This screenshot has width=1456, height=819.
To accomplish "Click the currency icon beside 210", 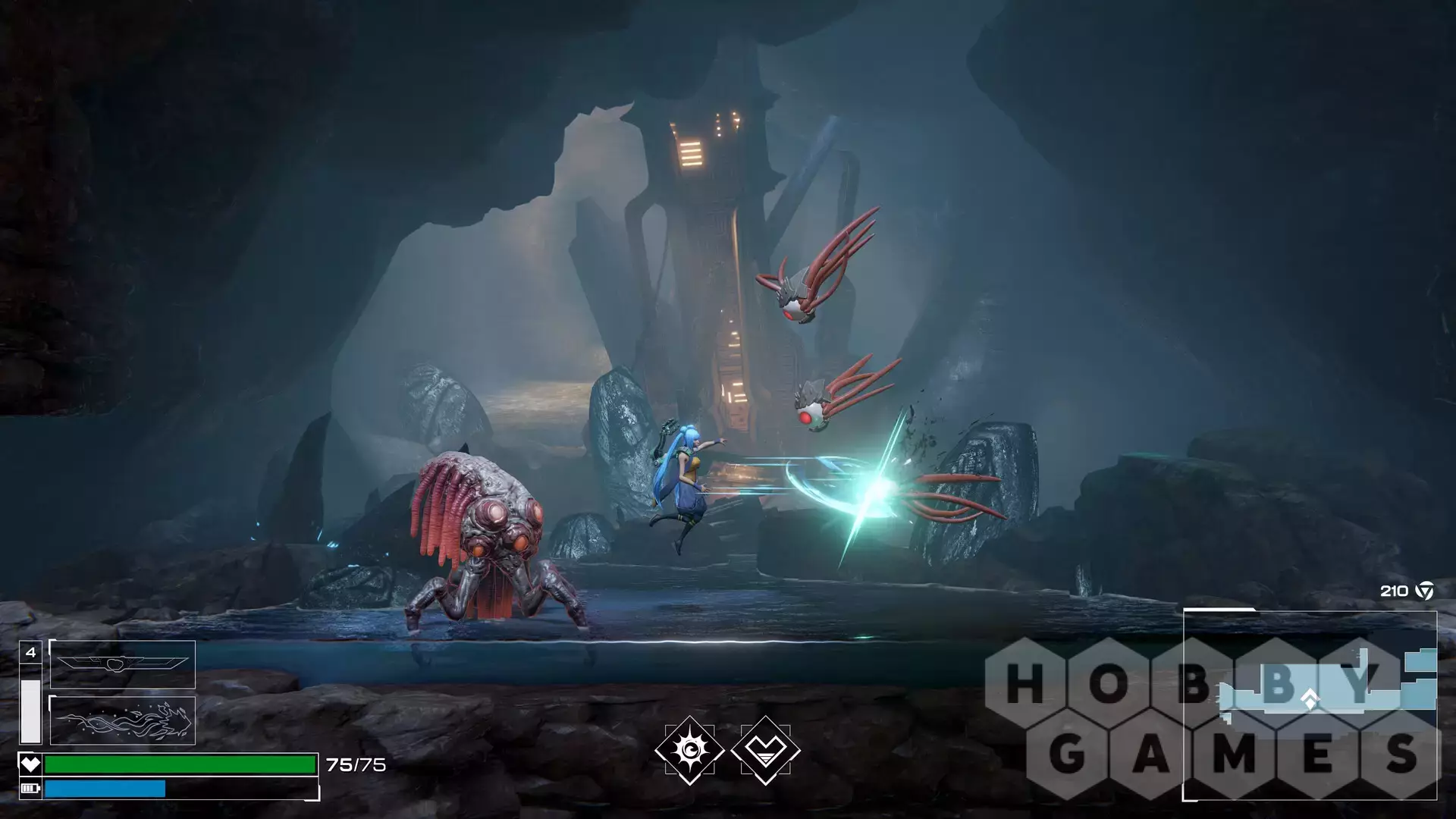I will [x=1426, y=591].
